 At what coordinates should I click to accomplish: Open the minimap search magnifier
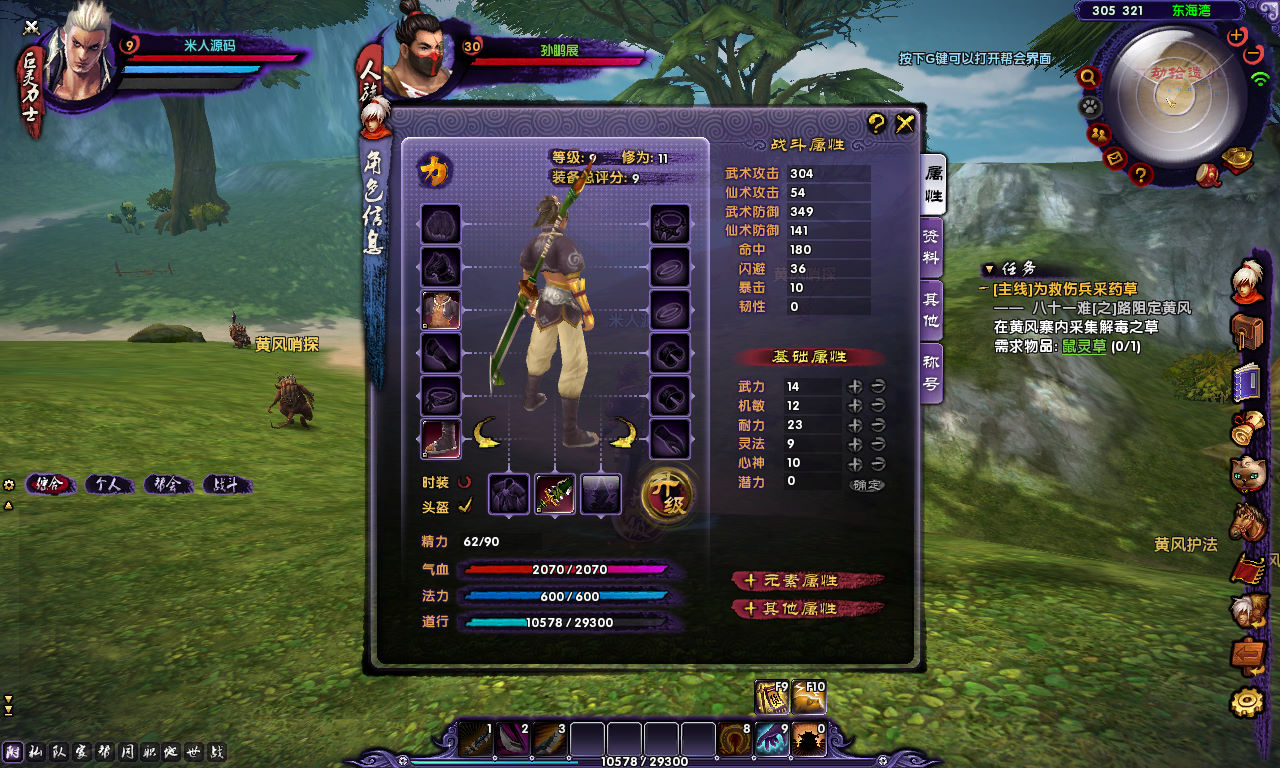[x=1089, y=77]
